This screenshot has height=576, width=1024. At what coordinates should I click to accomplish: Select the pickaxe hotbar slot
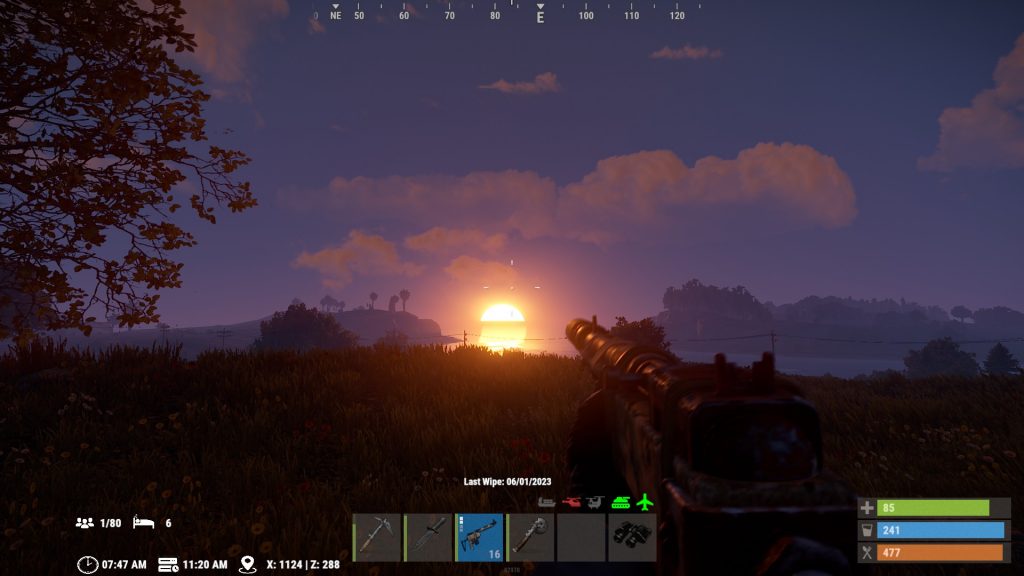377,538
